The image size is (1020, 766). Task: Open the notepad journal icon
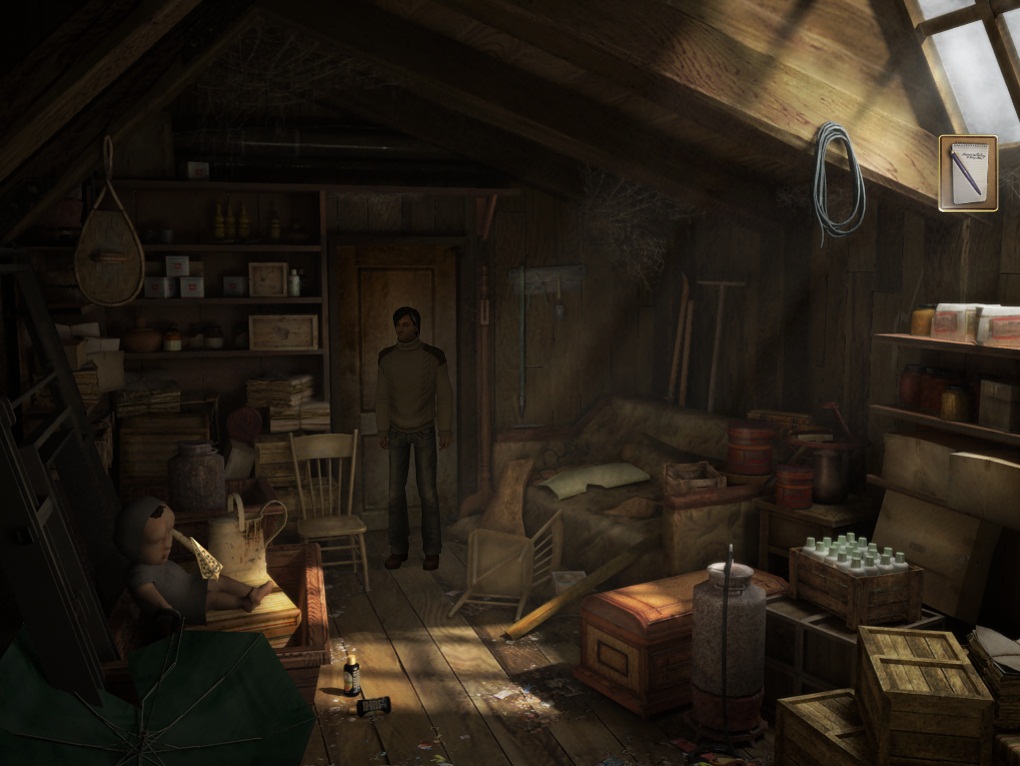pyautogui.click(x=967, y=173)
